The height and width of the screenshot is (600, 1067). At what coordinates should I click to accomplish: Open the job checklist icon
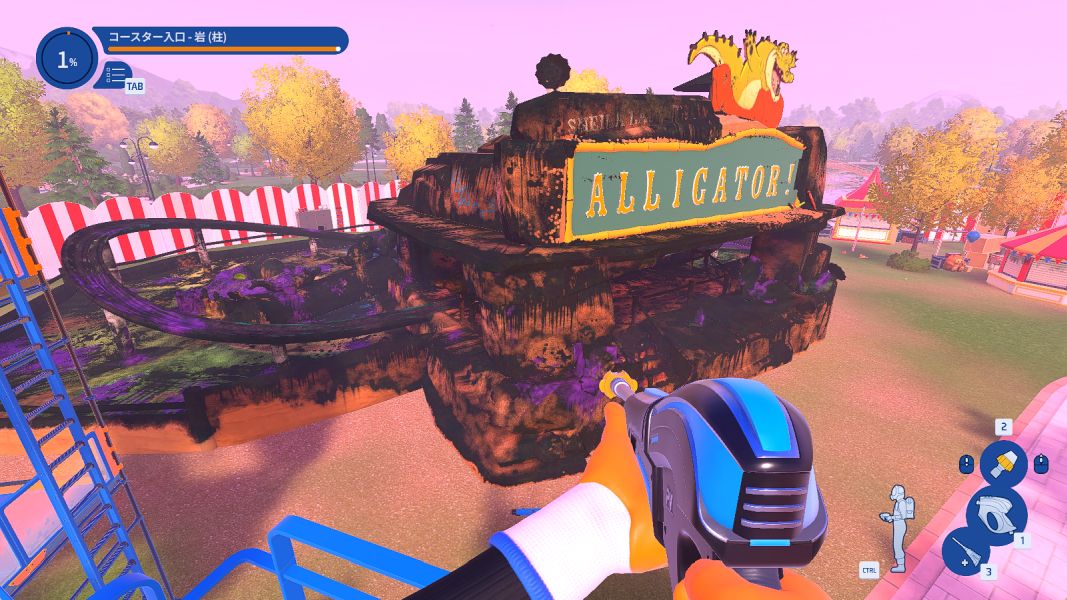click(117, 74)
